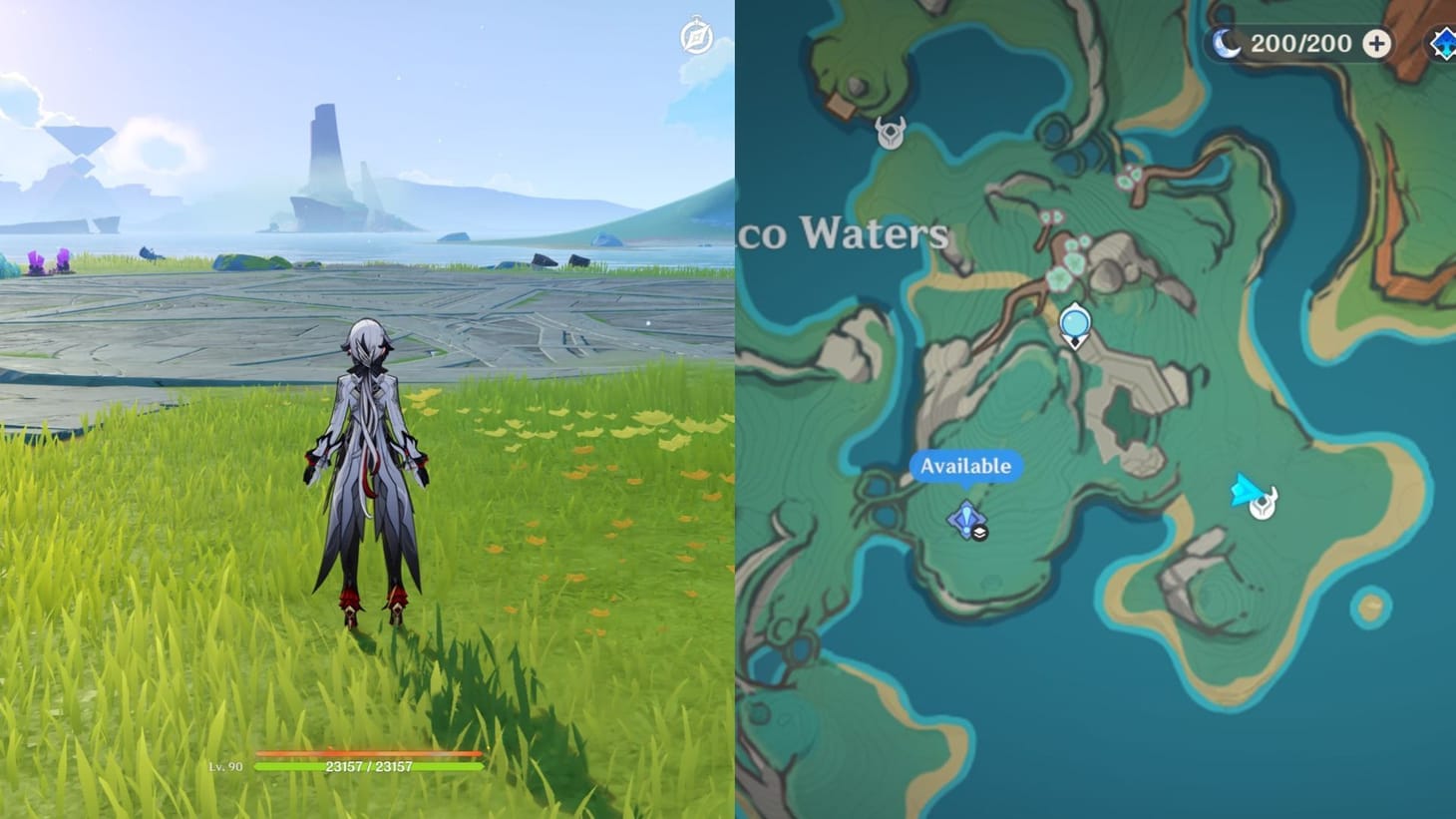Select the boss marker beside the player arrow
The image size is (1456, 819).
tap(1263, 505)
